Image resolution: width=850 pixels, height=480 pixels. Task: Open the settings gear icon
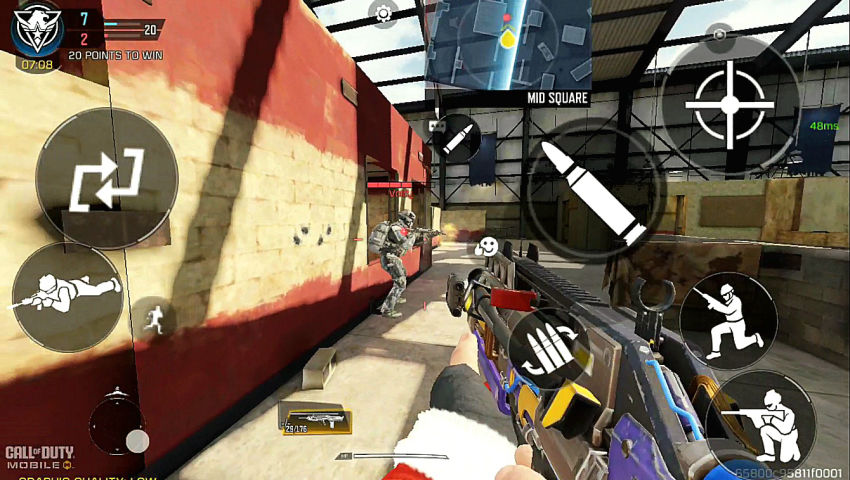click(383, 13)
